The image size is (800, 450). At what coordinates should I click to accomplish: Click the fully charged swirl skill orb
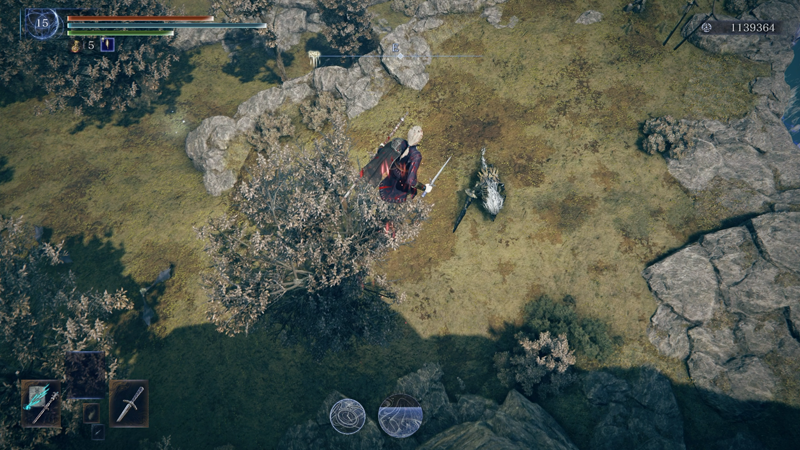click(347, 416)
